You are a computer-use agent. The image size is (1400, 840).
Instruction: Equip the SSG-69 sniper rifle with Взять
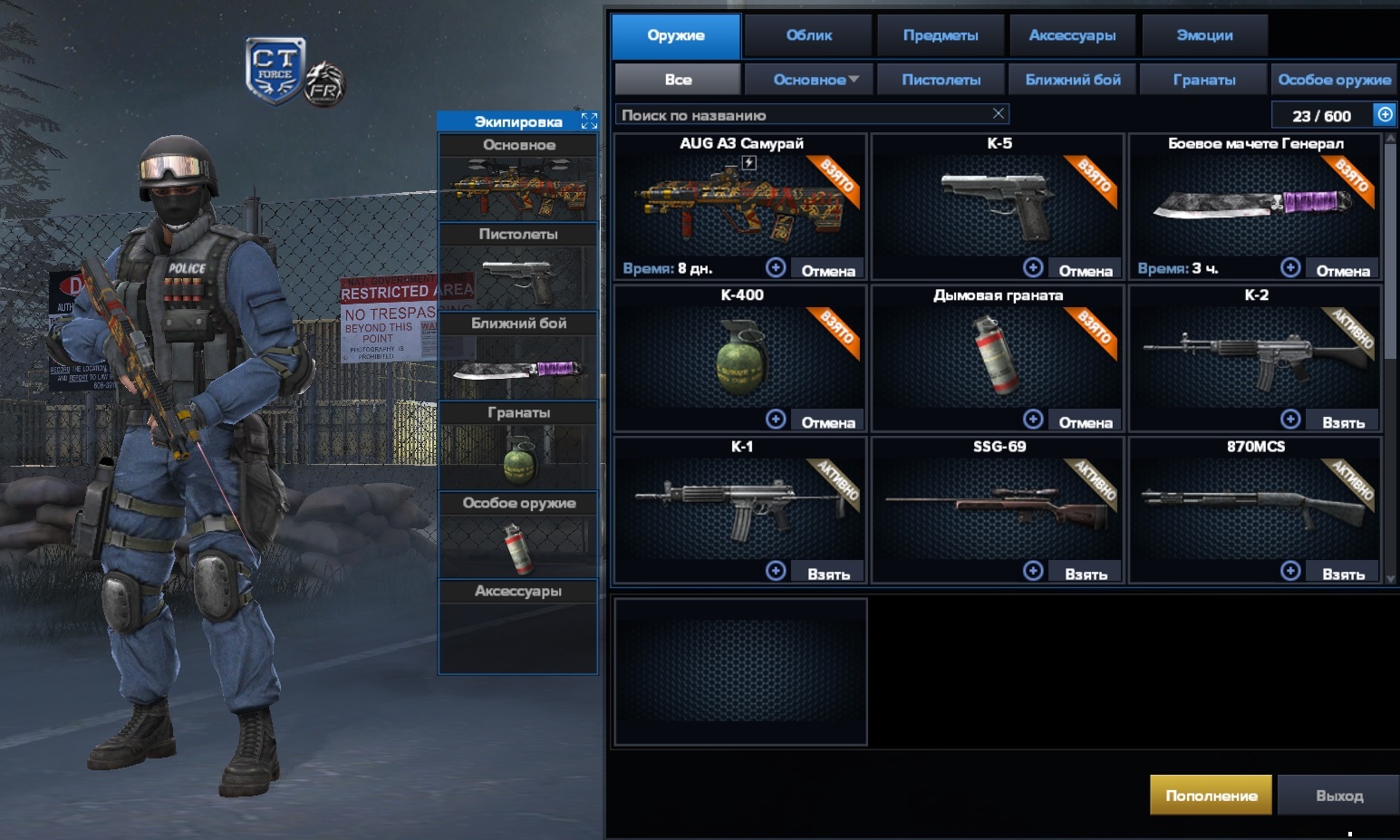1086,574
